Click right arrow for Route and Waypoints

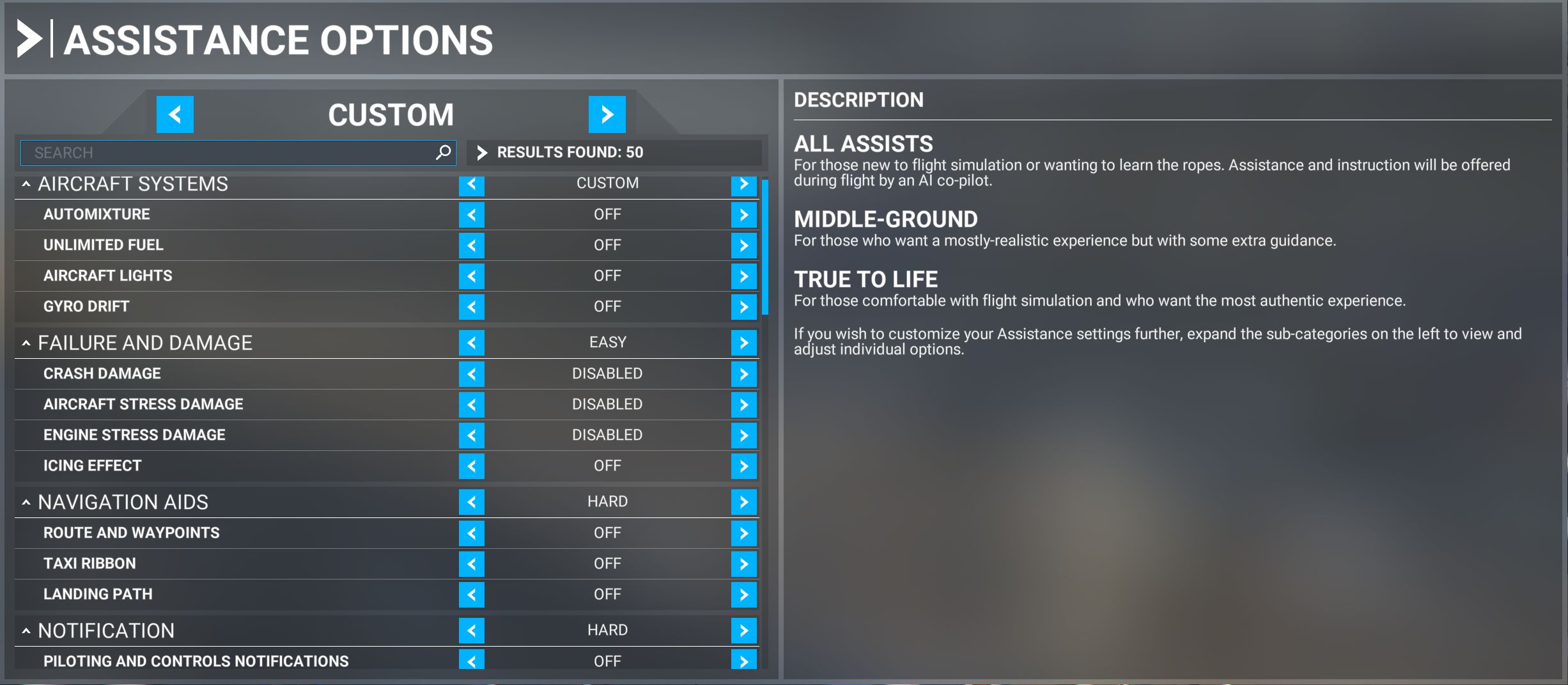(x=743, y=533)
